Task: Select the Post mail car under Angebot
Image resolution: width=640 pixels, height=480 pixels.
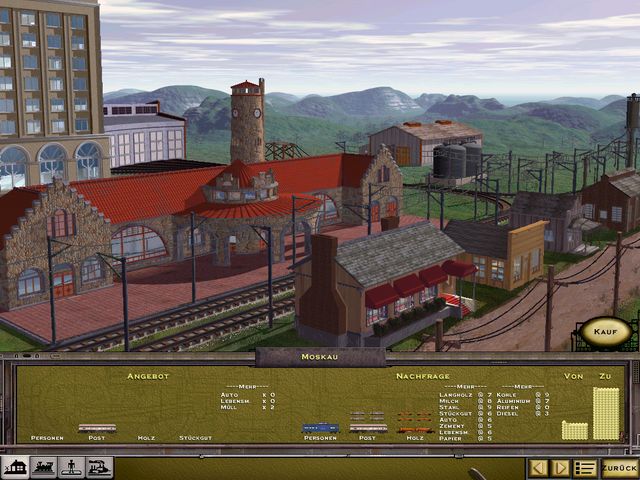Action: click(97, 428)
